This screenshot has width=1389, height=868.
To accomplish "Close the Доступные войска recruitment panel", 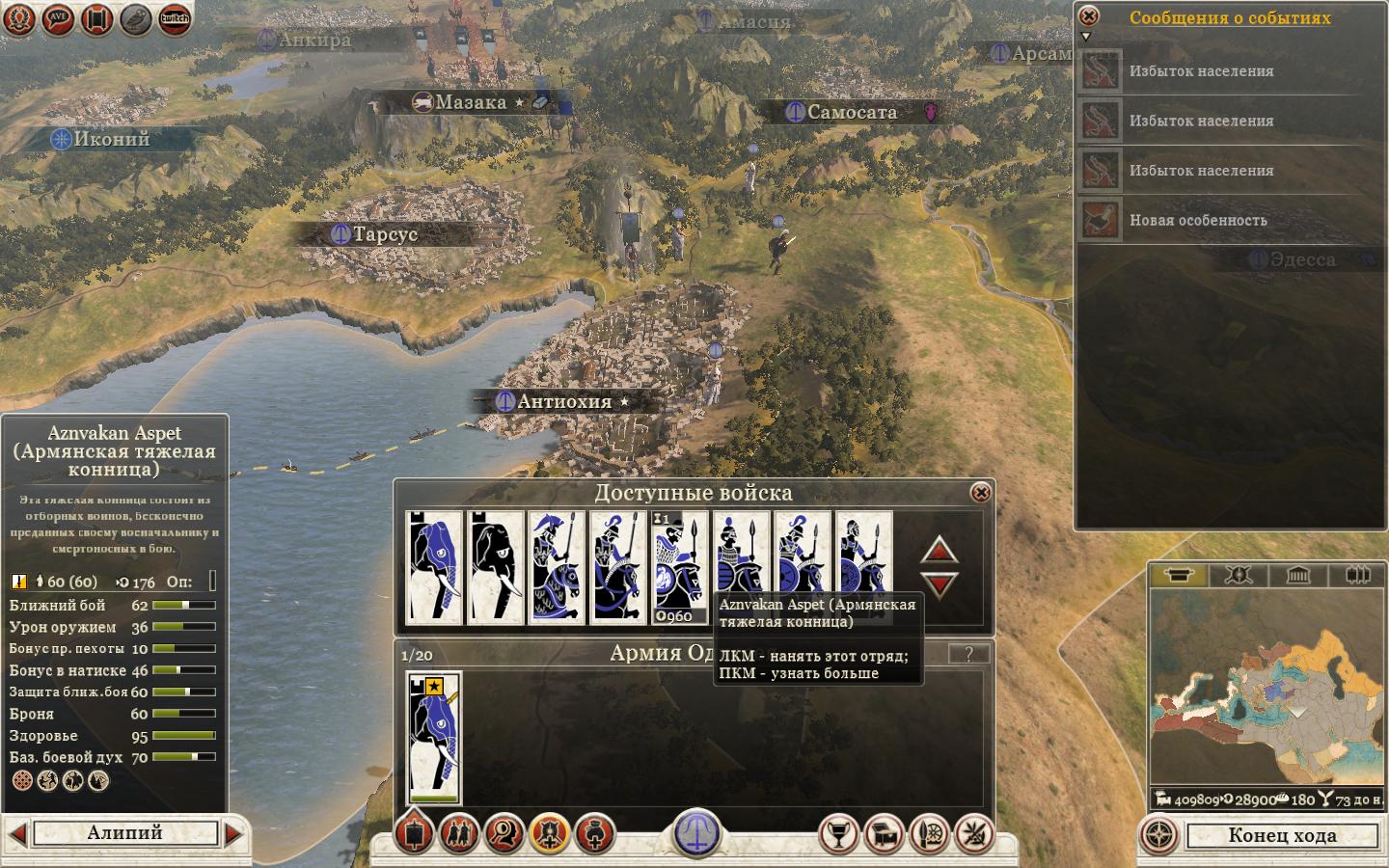I will pyautogui.click(x=980, y=493).
